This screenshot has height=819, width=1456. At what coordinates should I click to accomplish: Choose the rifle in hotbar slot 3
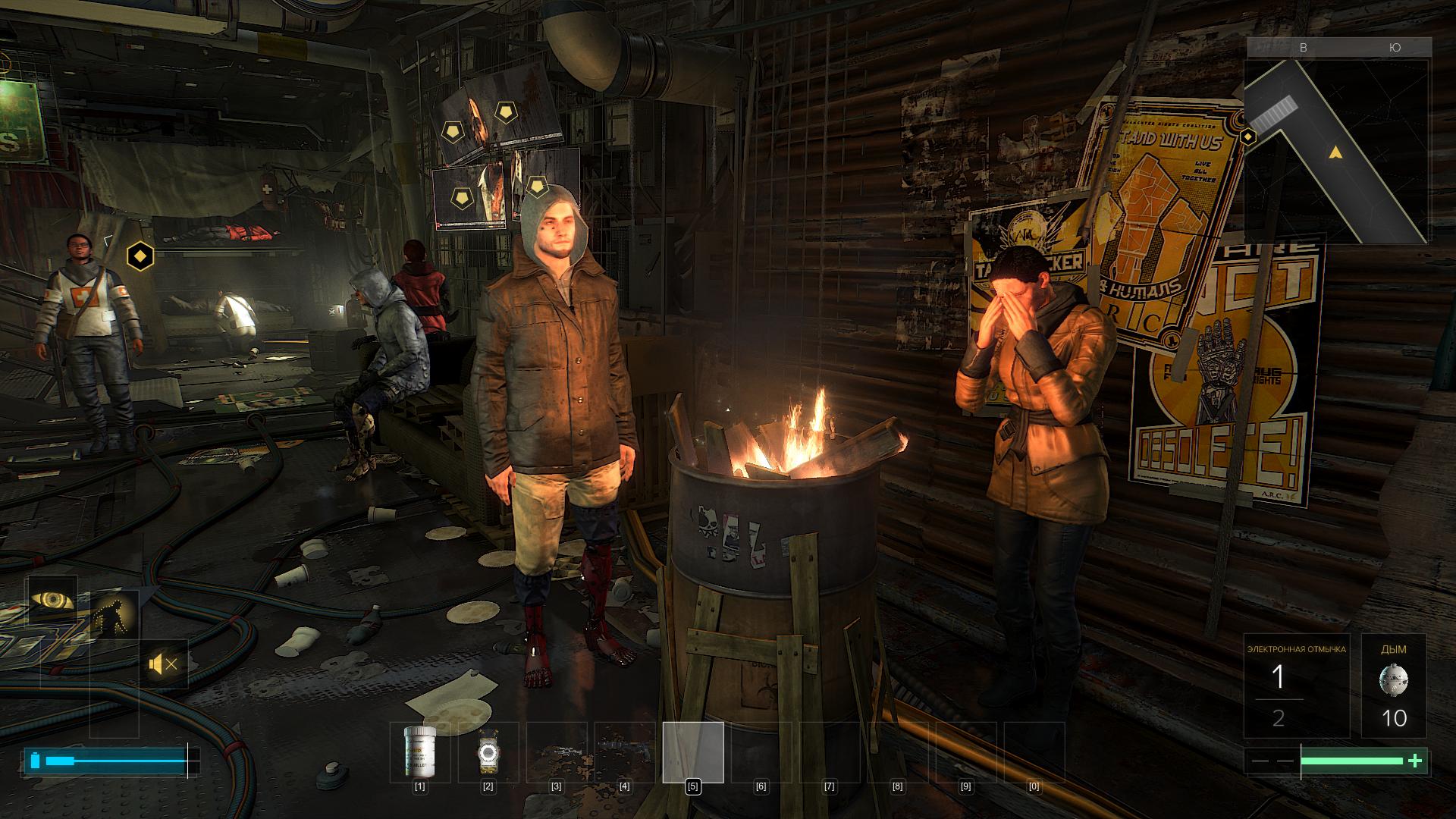point(557,752)
